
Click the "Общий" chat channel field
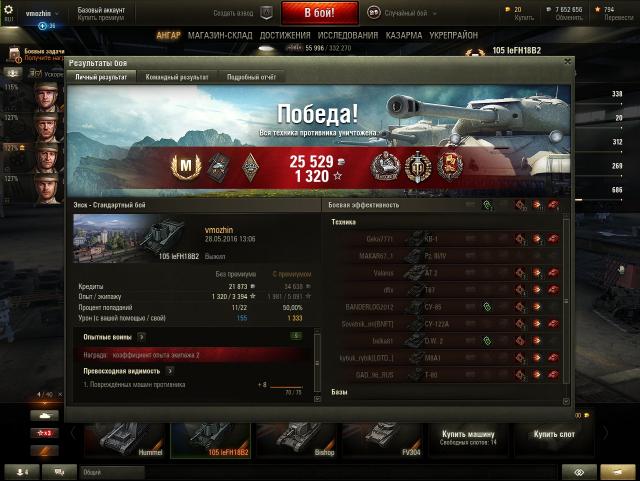[150, 471]
